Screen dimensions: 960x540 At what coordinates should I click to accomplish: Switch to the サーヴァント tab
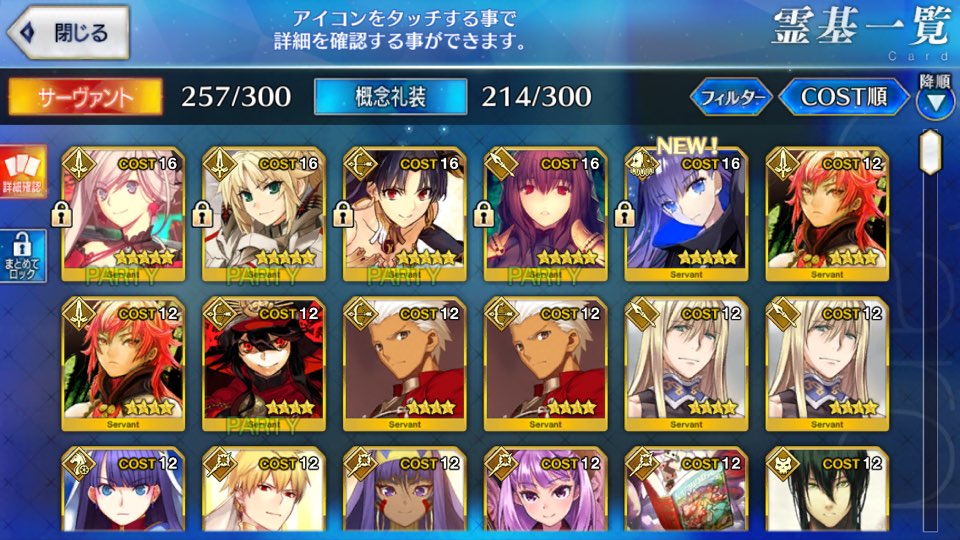(x=86, y=97)
